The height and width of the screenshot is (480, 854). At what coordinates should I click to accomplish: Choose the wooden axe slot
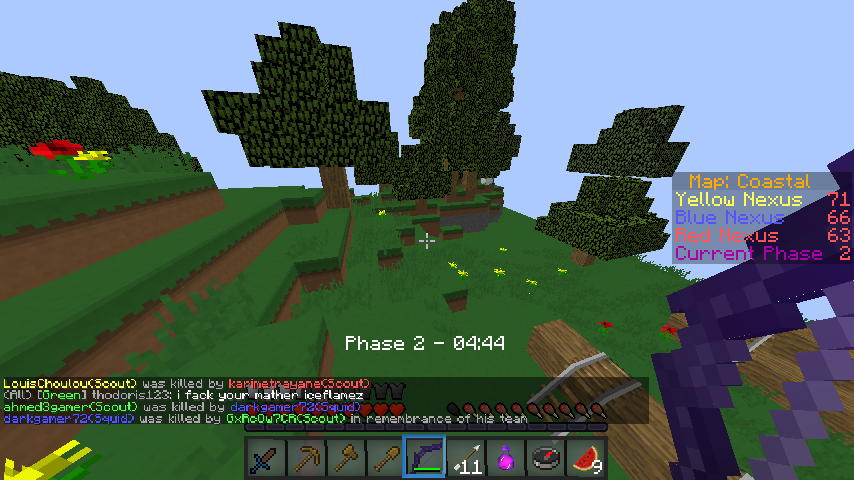pyautogui.click(x=345, y=458)
